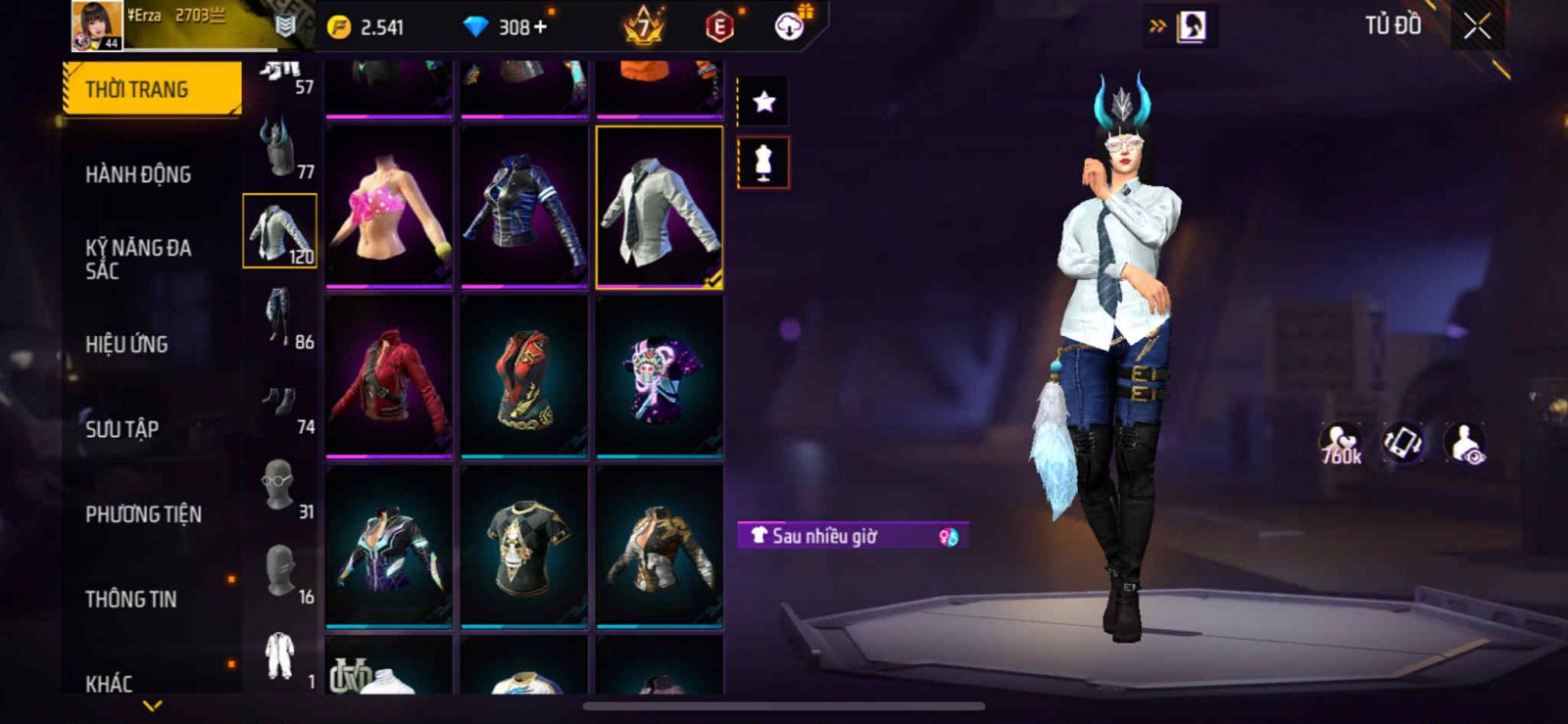Open the favorites star filter
Image resolution: width=1568 pixels, height=724 pixels.
pyautogui.click(x=763, y=101)
